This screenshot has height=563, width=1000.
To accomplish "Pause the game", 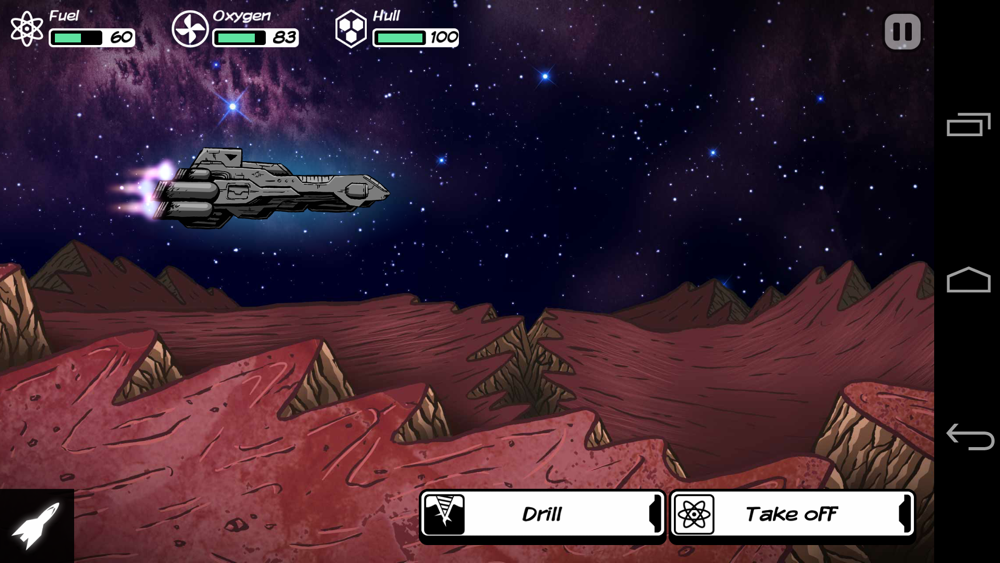I will coord(902,32).
